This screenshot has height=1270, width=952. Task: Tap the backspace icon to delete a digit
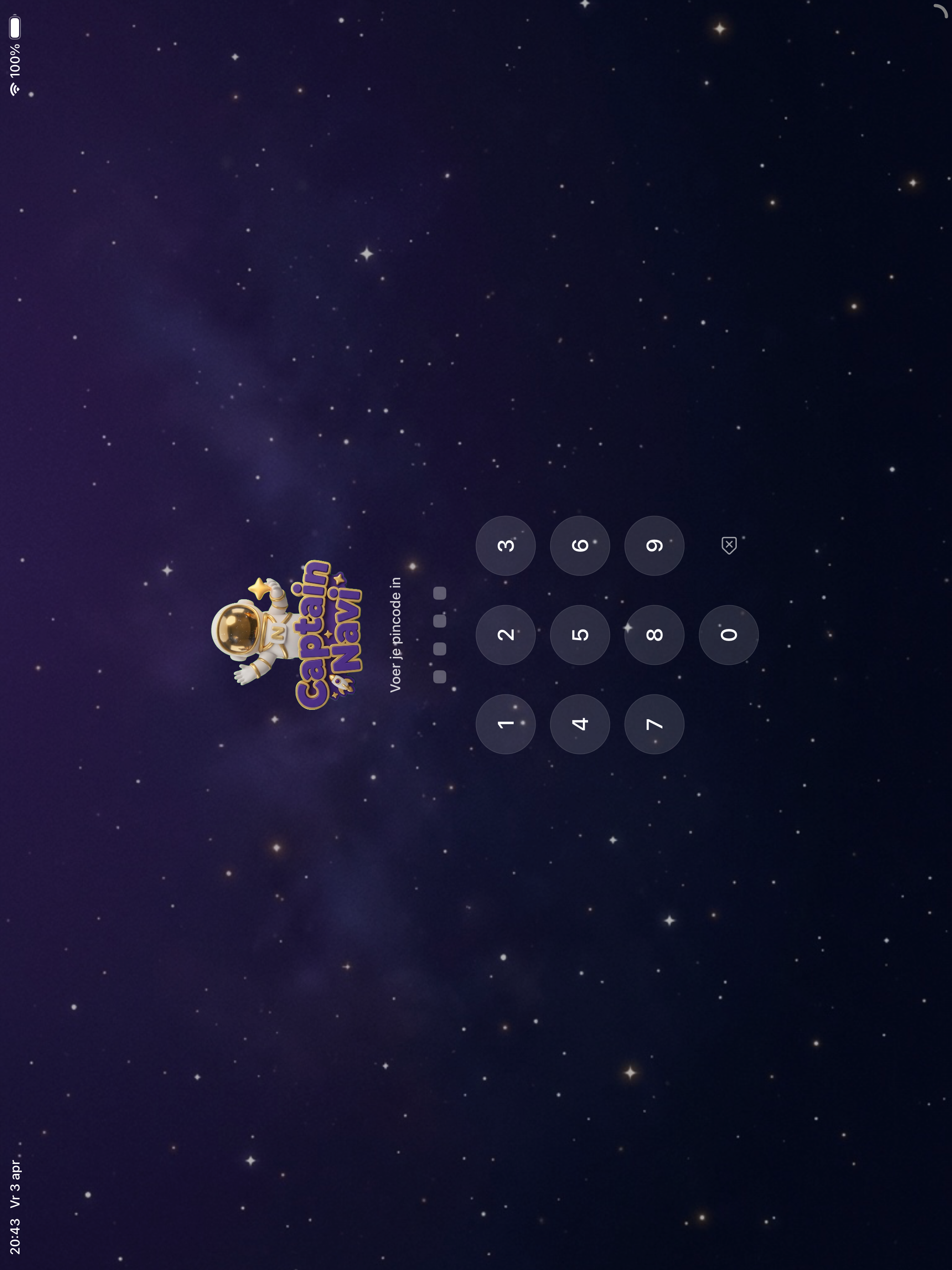729,545
